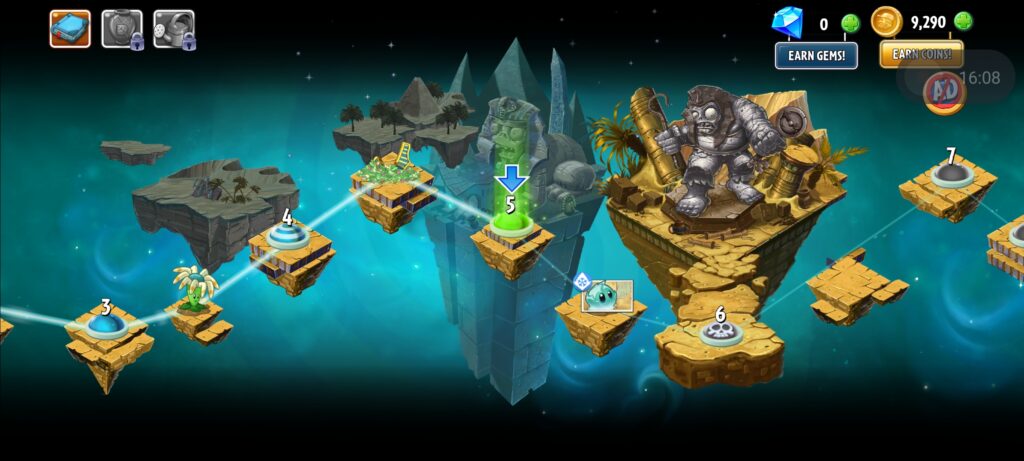Tap the locked vase icon
This screenshot has width=1024, height=461.
(x=122, y=29)
